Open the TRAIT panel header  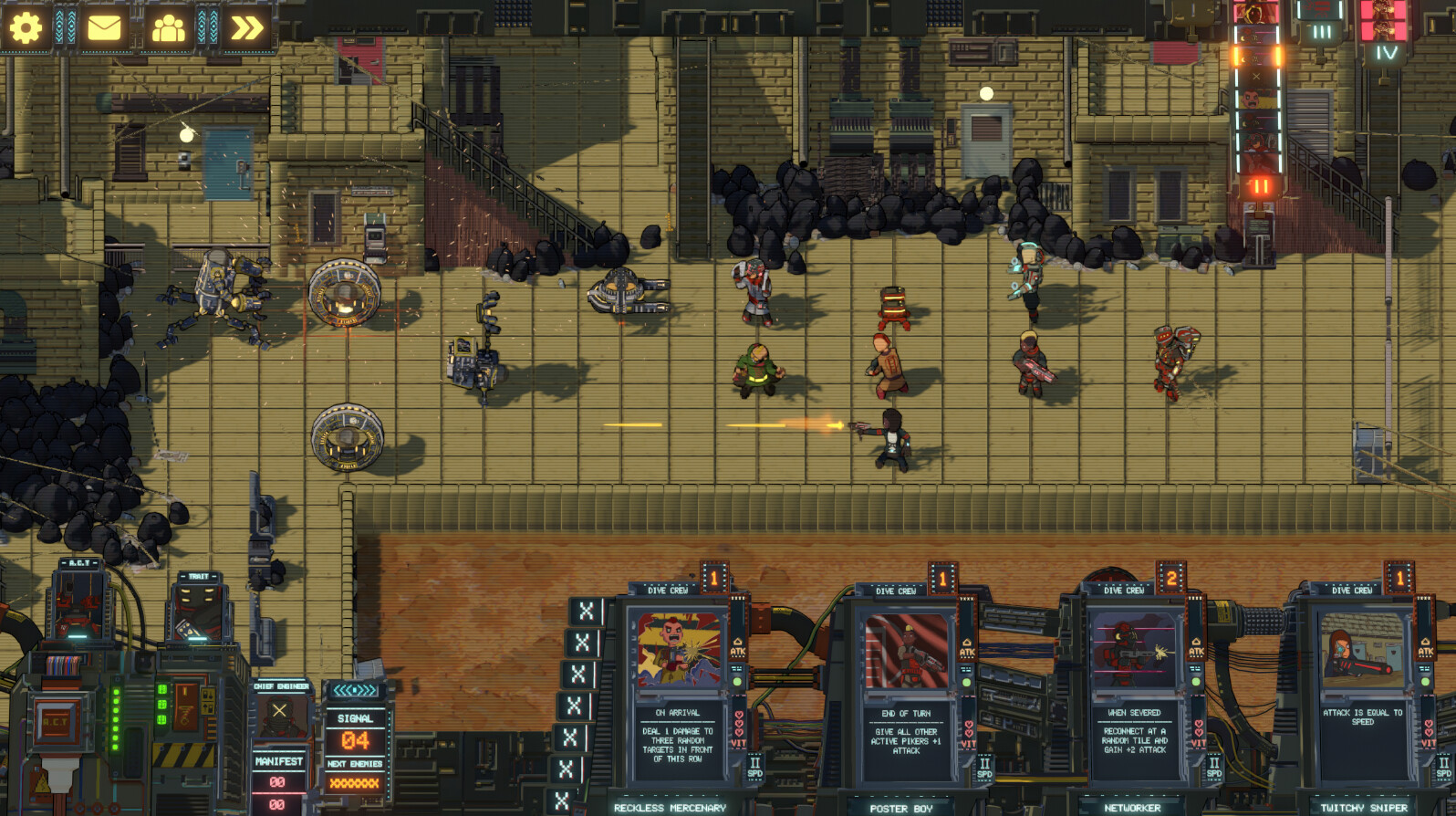(x=201, y=576)
